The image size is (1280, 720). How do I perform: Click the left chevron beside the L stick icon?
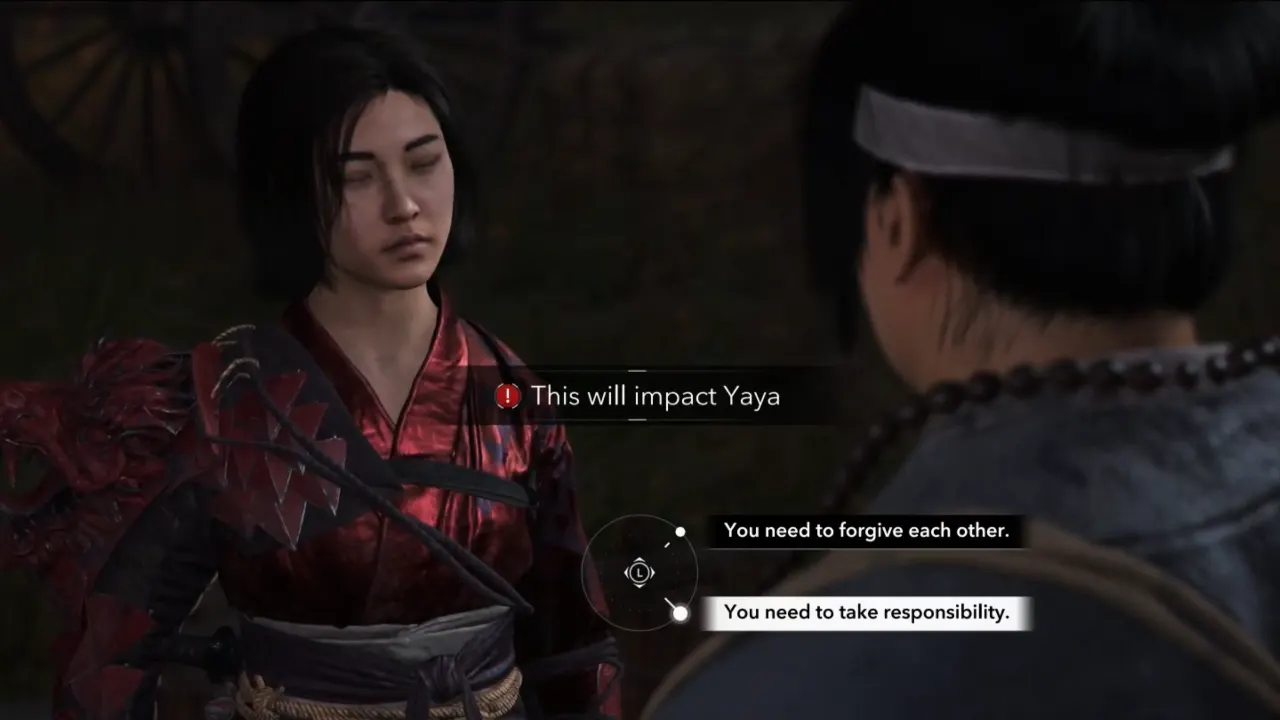[x=627, y=572]
